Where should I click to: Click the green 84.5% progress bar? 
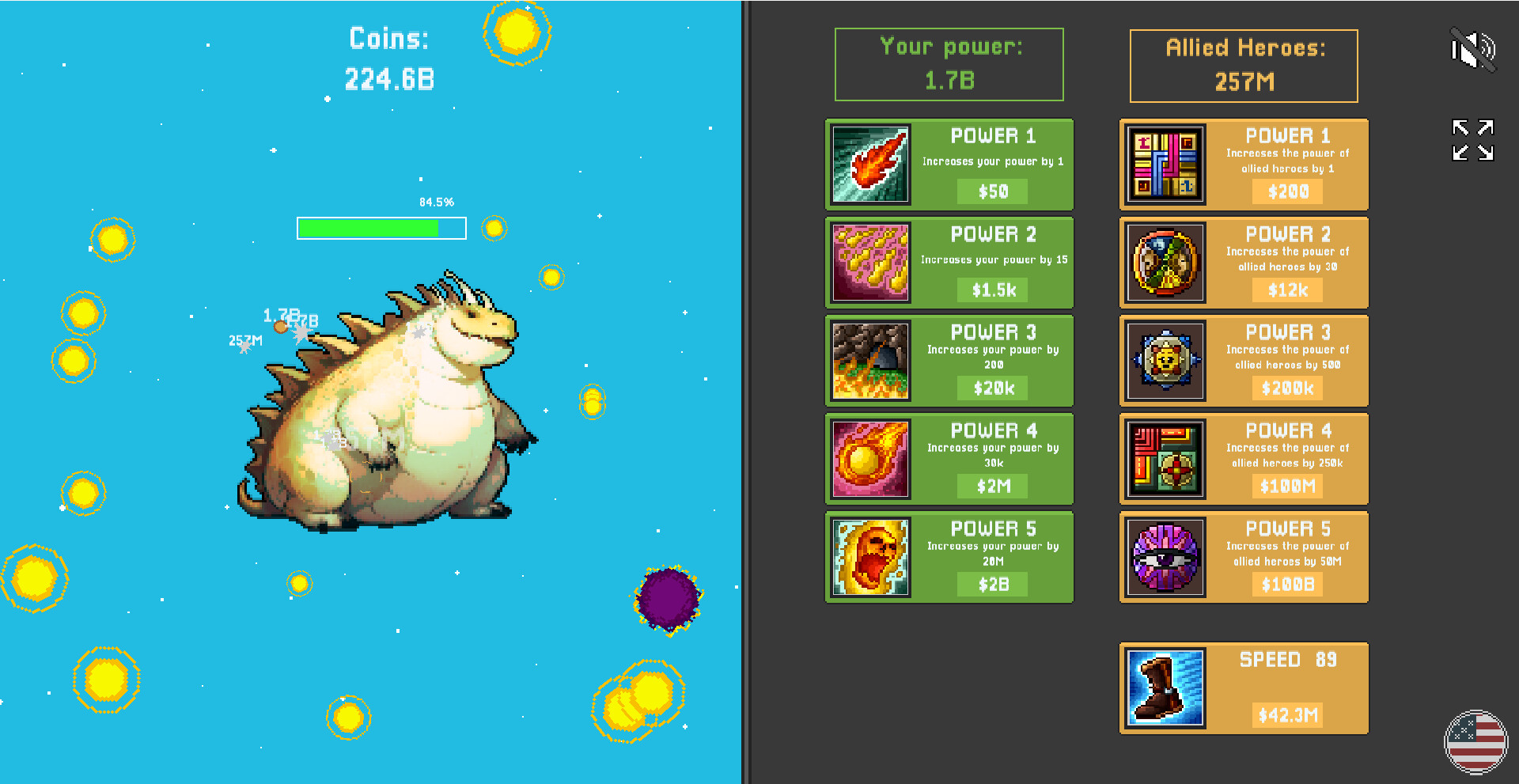click(381, 228)
